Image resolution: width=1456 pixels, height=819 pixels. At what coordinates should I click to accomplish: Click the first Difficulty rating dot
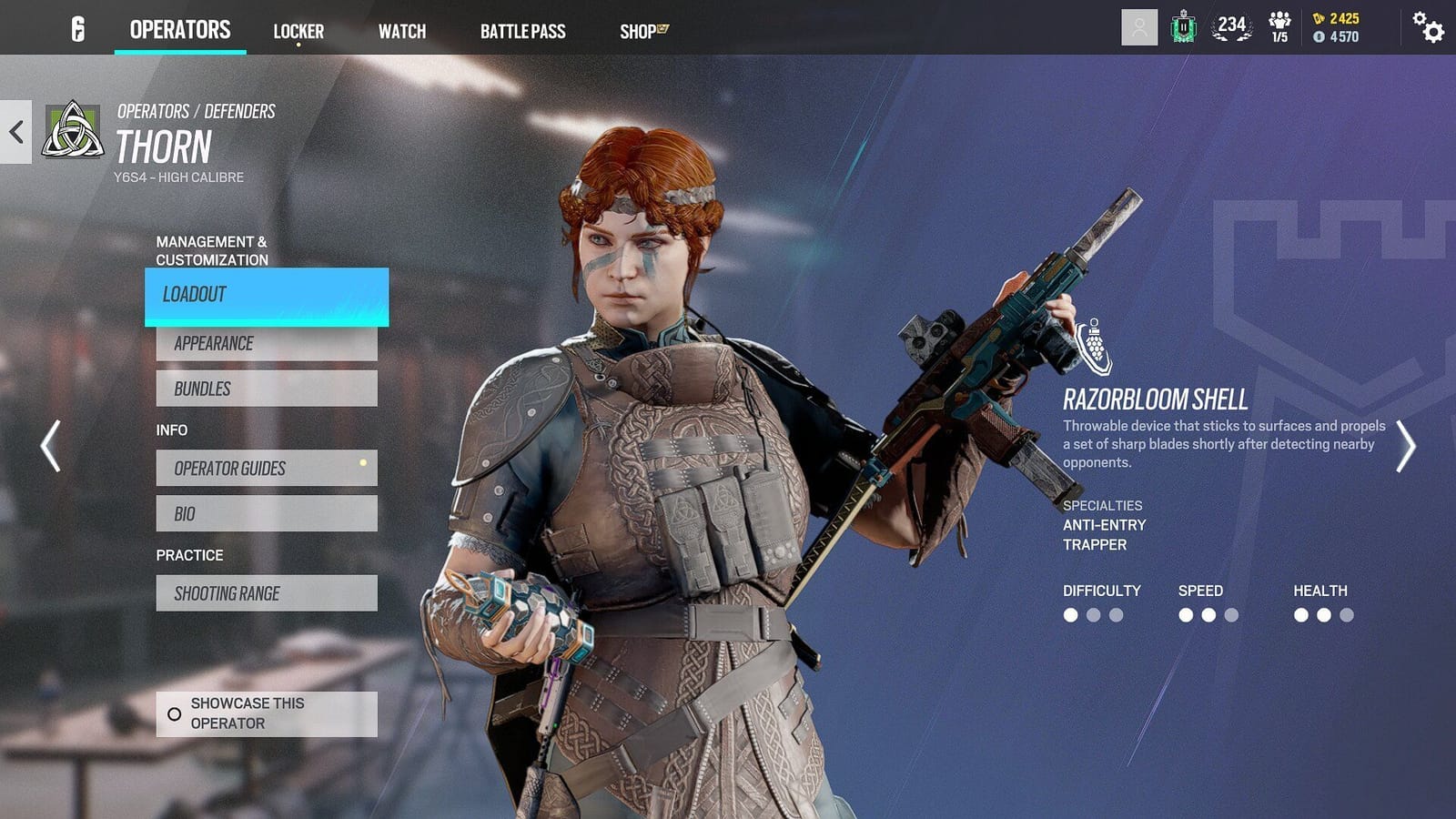pos(1070,615)
